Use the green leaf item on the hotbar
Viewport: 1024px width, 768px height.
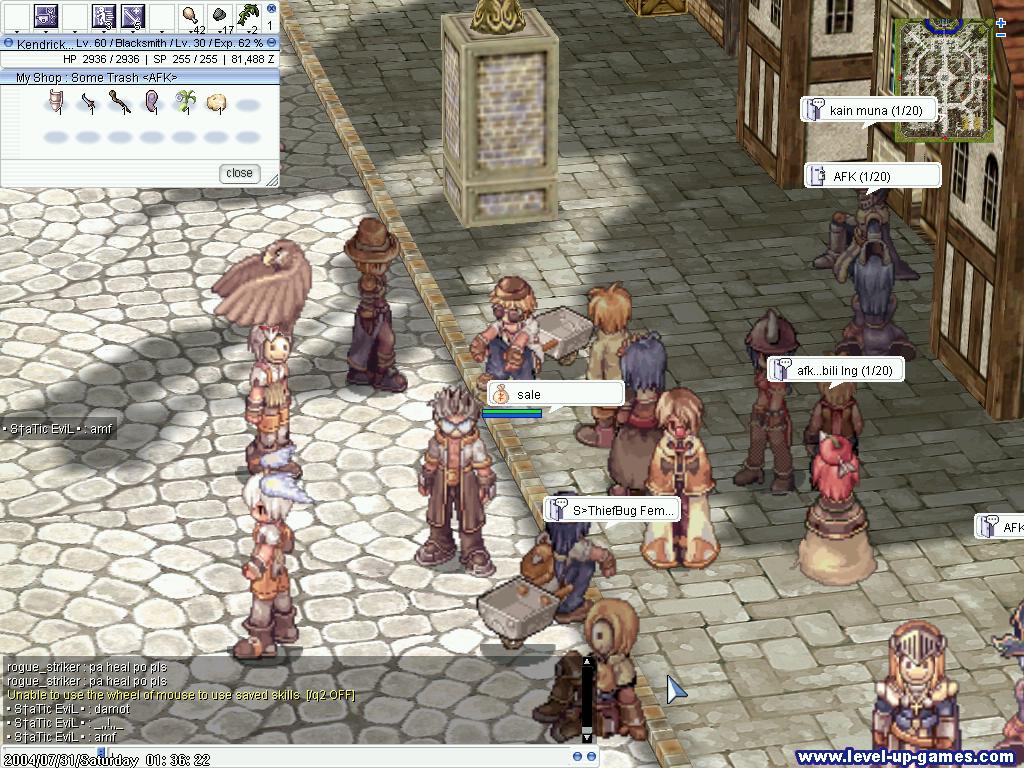coord(247,16)
